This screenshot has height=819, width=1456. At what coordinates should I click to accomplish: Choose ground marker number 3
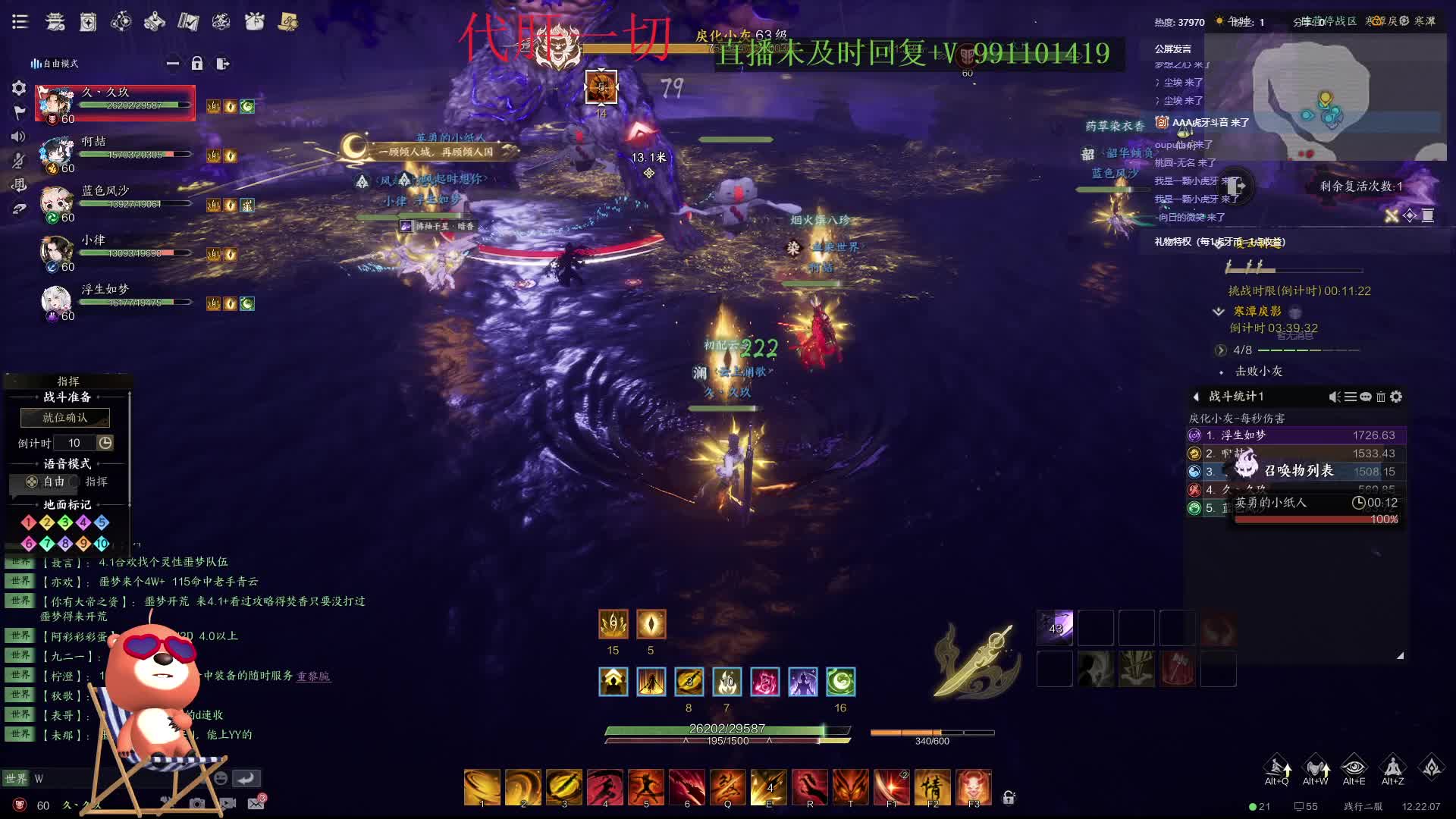pos(65,522)
